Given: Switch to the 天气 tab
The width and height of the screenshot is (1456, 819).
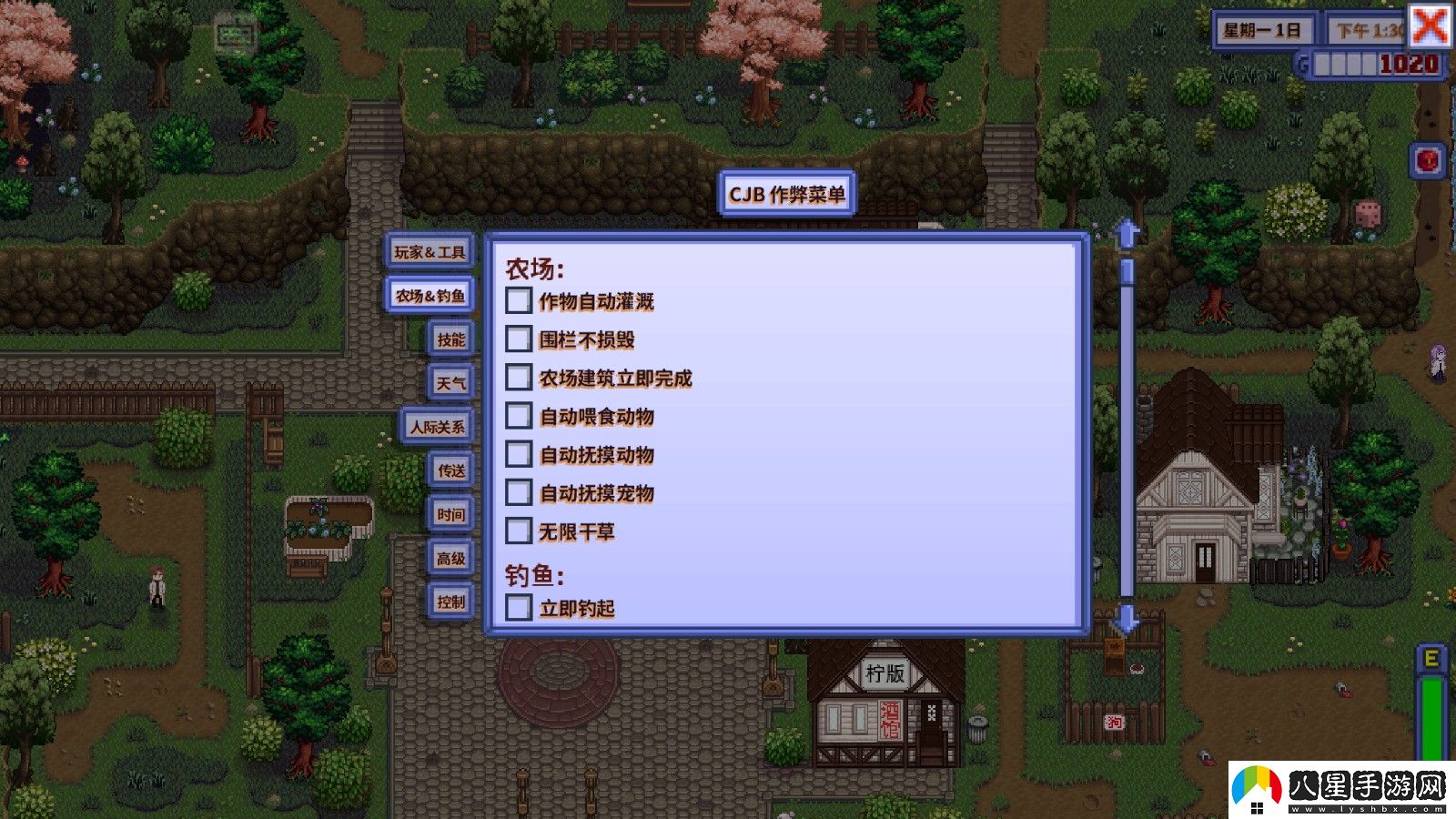Looking at the screenshot, I should 450,383.
